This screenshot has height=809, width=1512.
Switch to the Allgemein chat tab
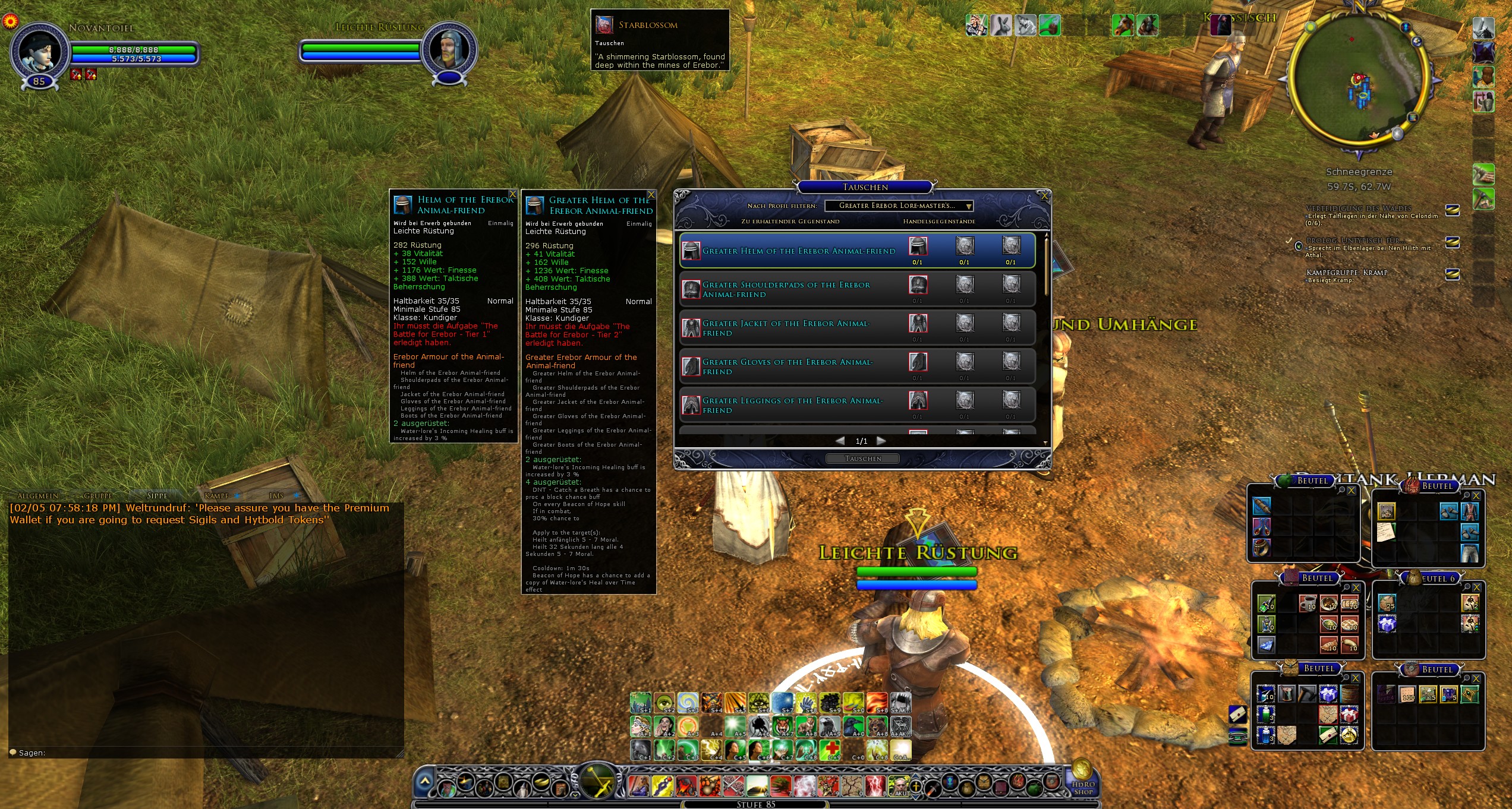[x=38, y=496]
